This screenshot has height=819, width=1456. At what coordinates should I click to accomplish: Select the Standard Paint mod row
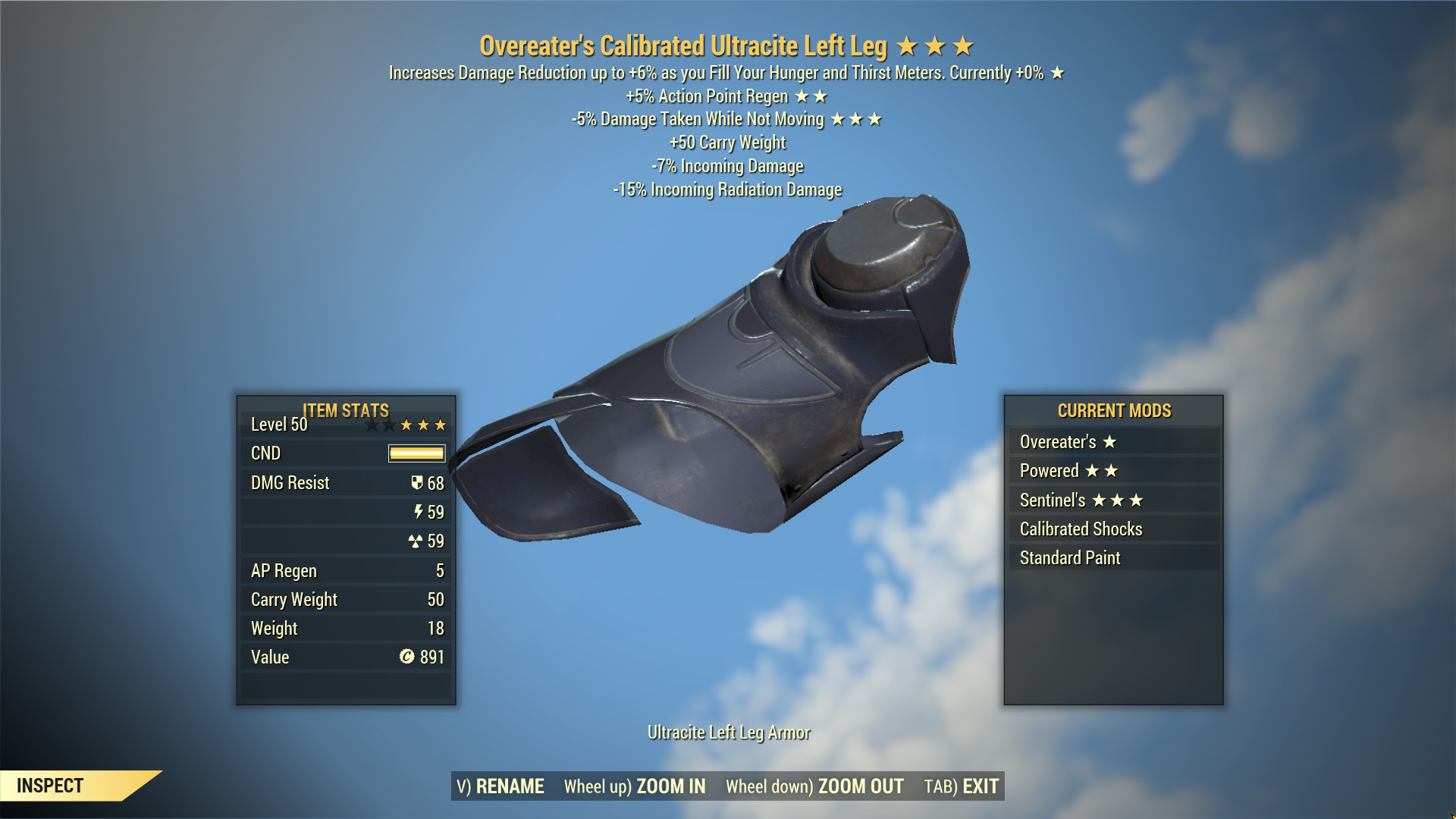coord(1113,558)
